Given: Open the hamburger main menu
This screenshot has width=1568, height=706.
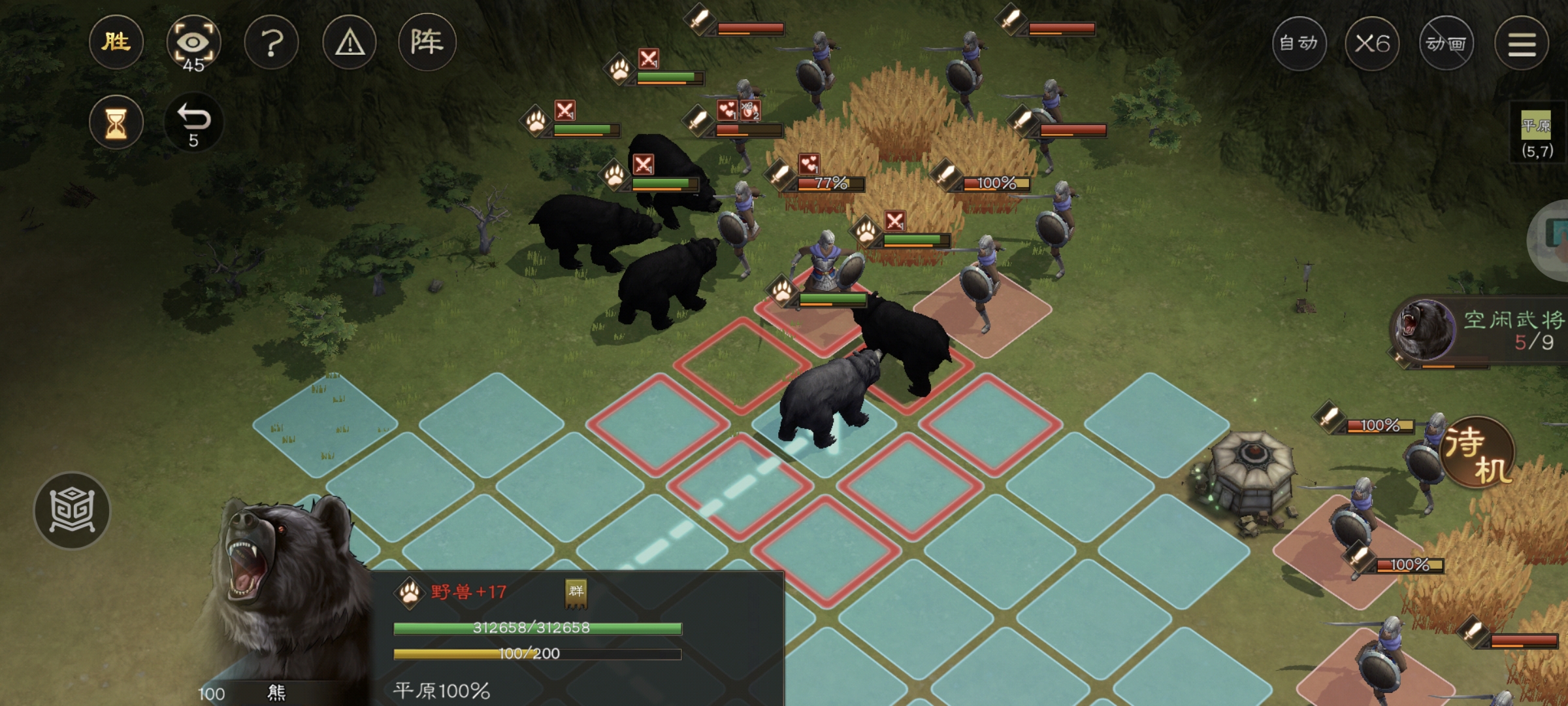Looking at the screenshot, I should coord(1522,44).
